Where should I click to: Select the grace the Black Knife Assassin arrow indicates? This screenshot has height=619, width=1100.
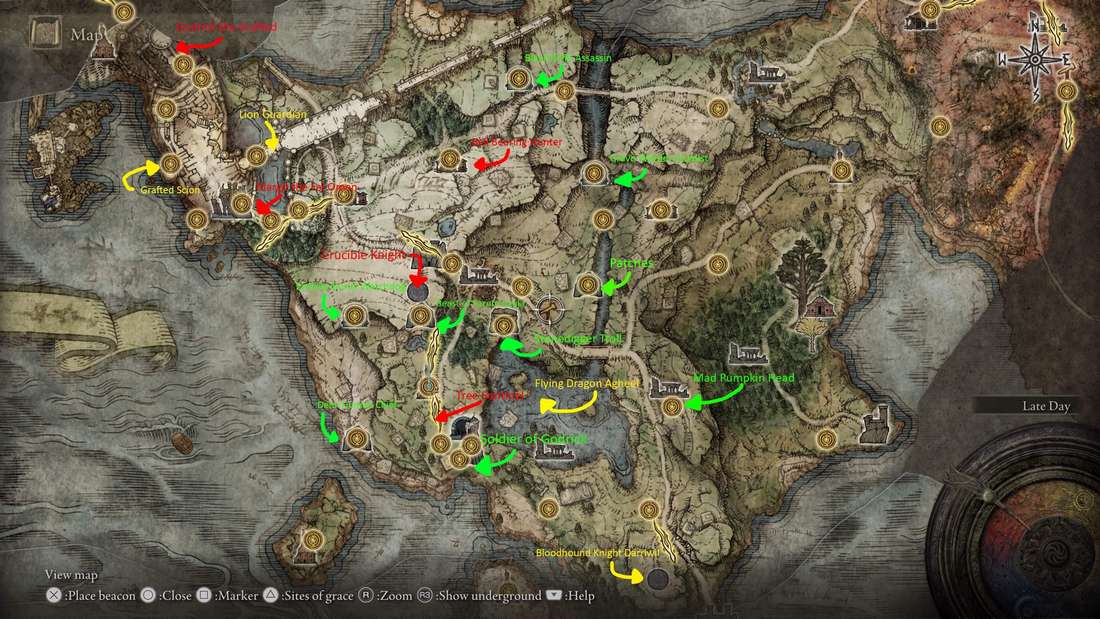click(518, 78)
